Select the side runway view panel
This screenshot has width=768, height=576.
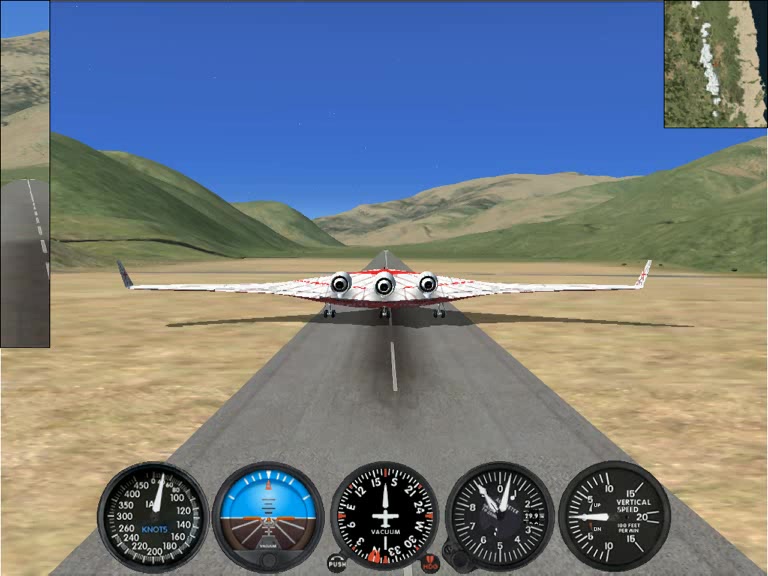tap(24, 190)
